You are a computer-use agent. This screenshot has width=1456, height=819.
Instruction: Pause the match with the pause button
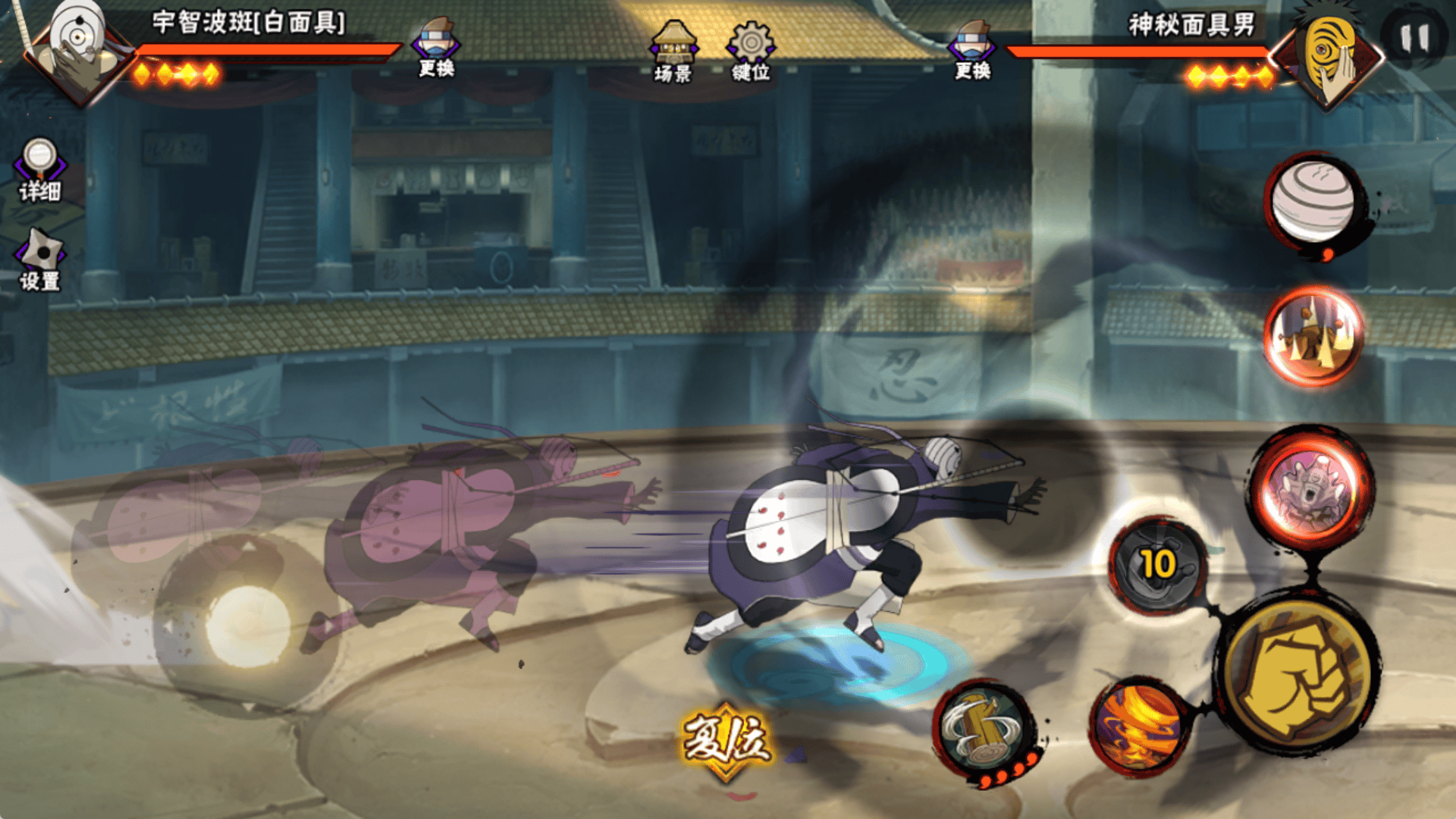[x=1414, y=38]
